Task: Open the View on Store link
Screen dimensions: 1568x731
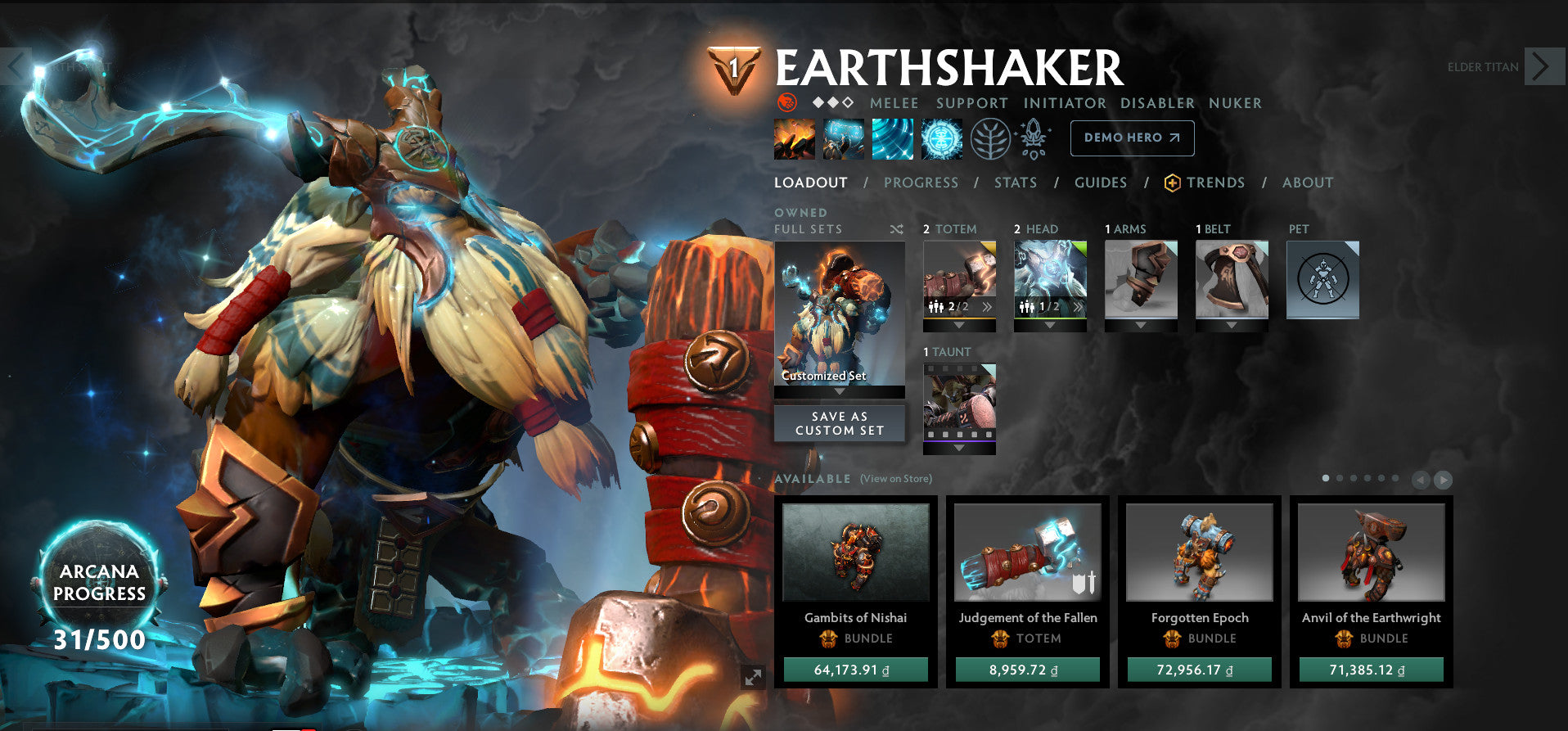Action: tap(894, 479)
